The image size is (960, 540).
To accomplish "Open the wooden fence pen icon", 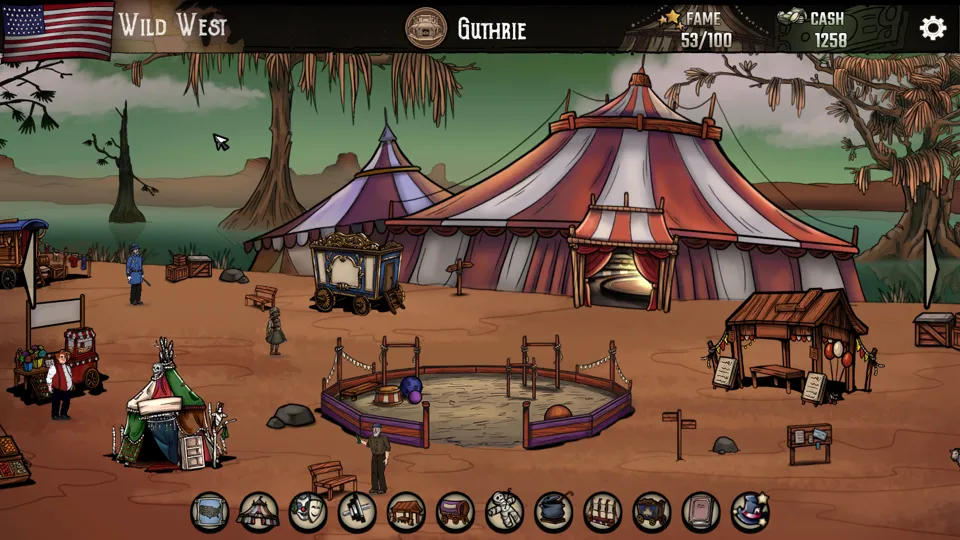I will point(602,512).
